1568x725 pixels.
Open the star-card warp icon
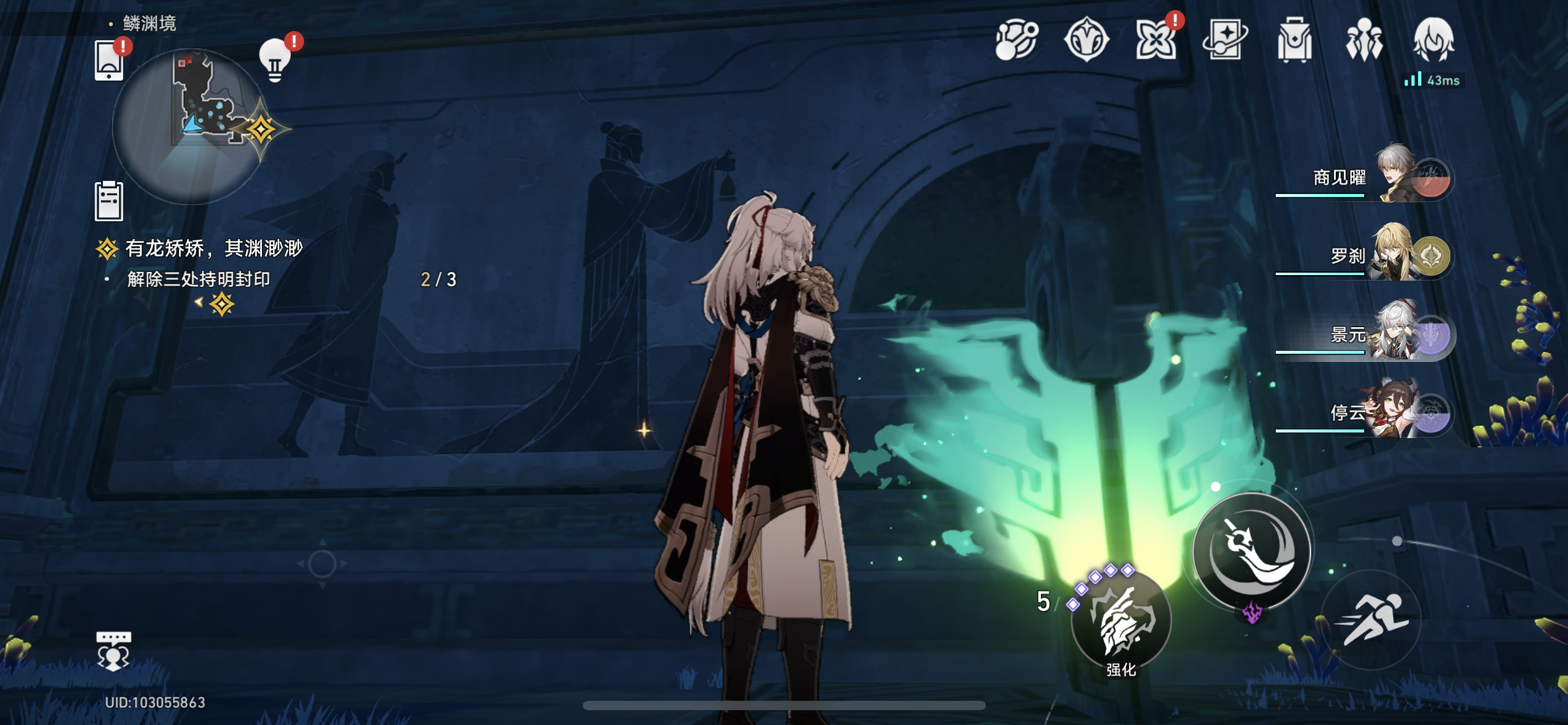(1225, 40)
